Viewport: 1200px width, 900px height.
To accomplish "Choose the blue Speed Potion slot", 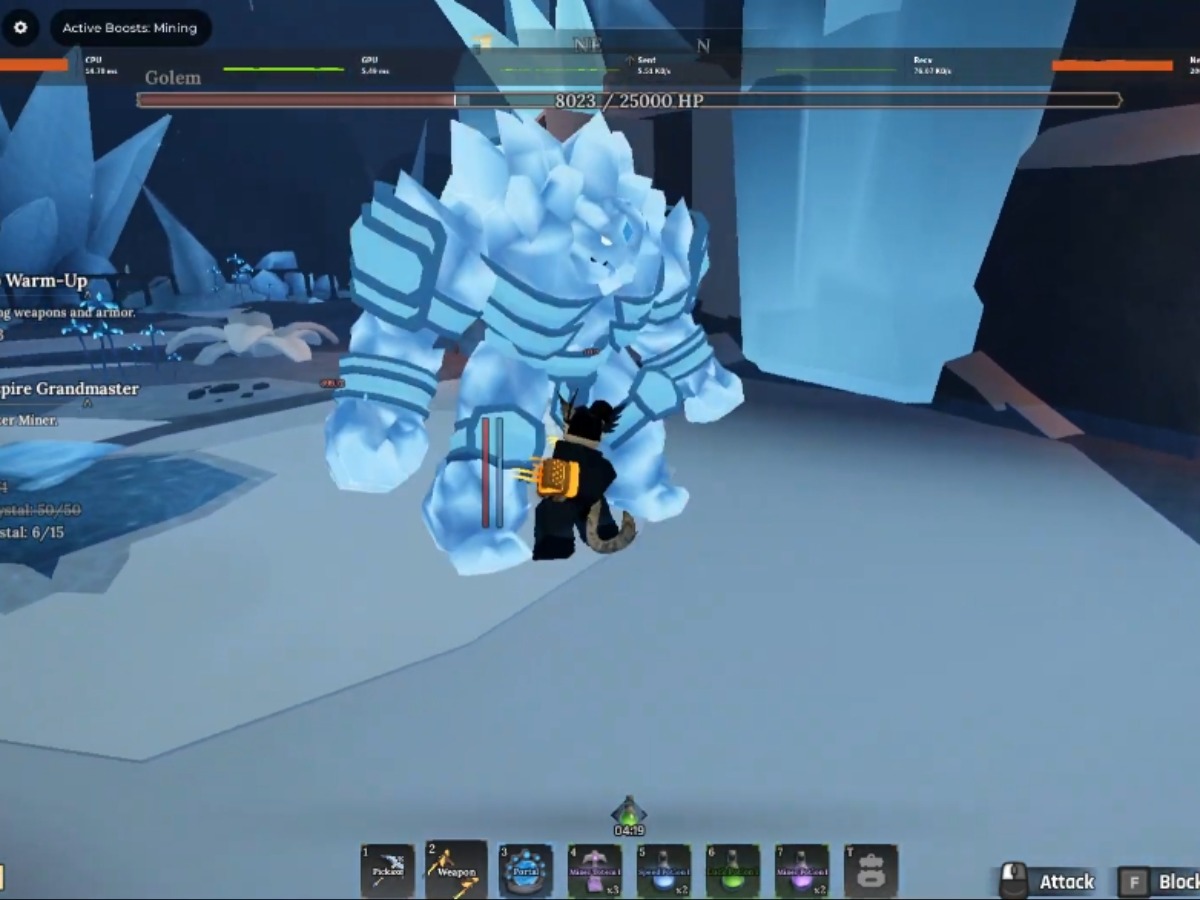I will (664, 871).
